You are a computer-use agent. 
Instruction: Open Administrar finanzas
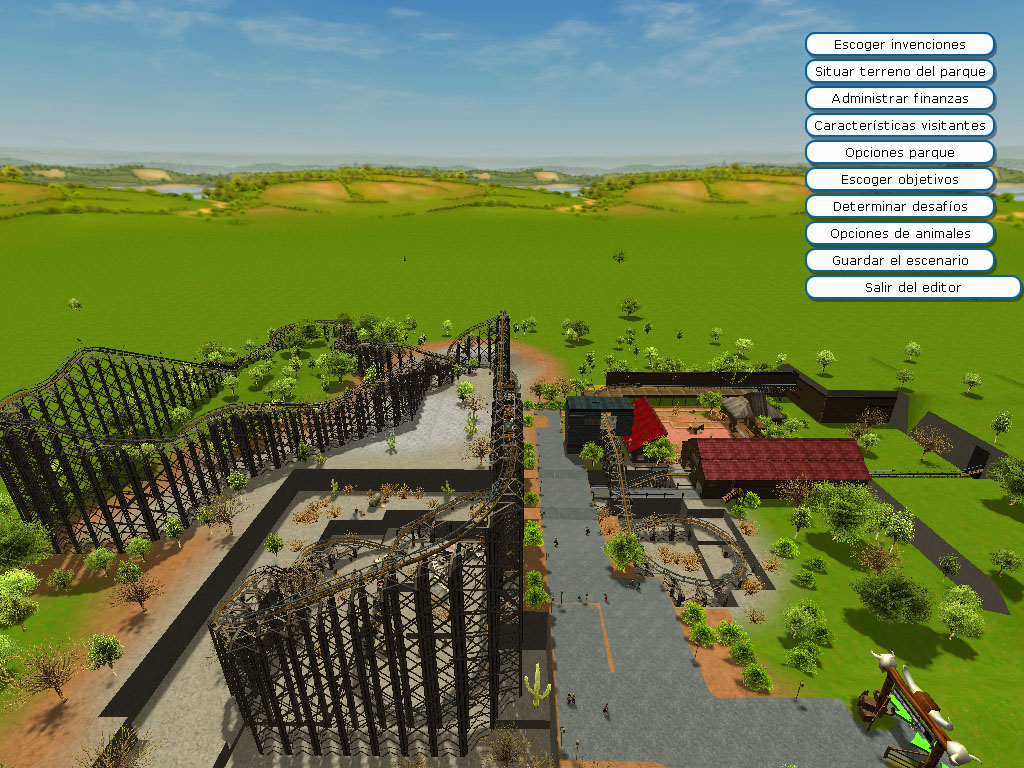899,99
